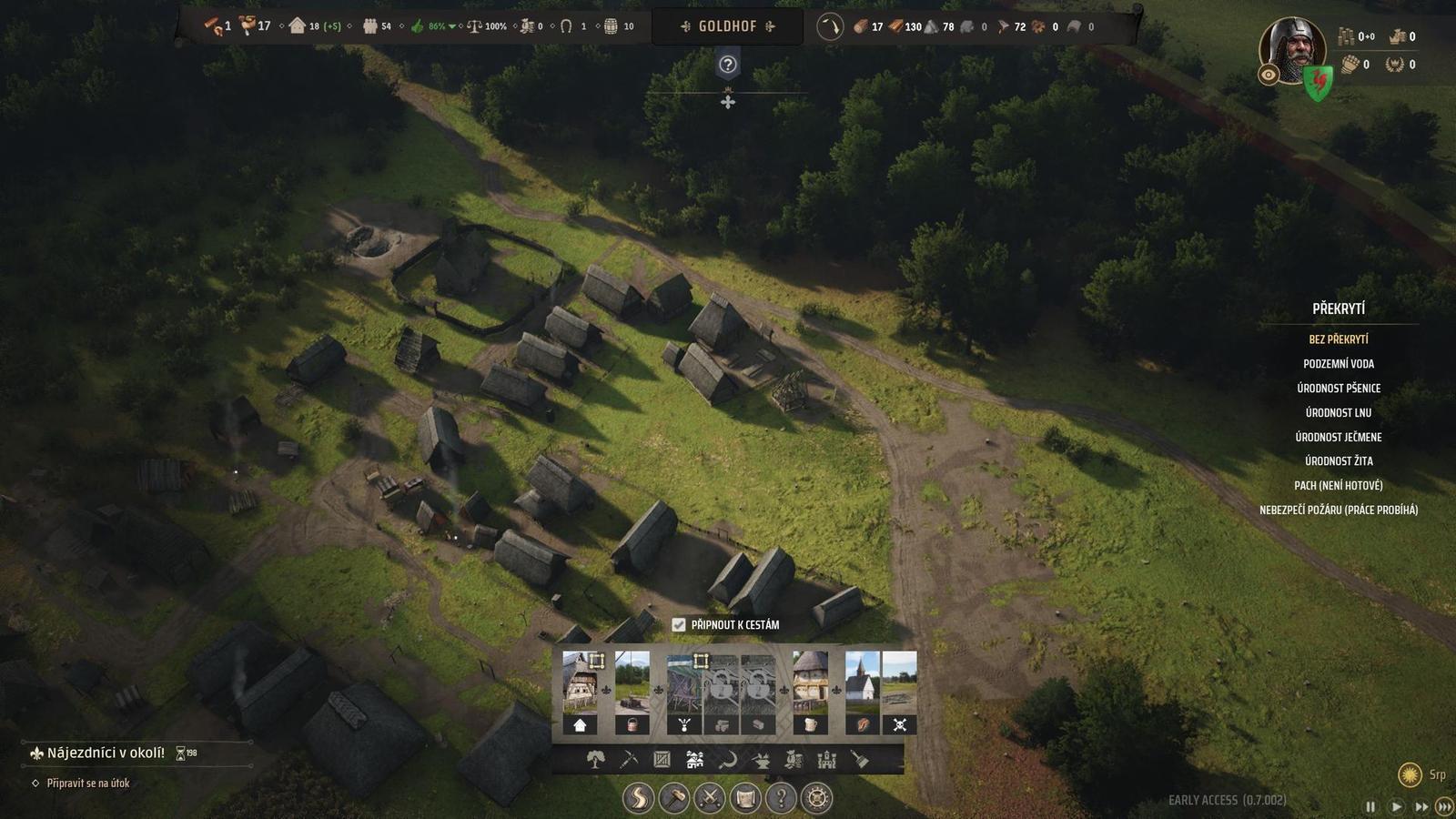The height and width of the screenshot is (819, 1456).
Task: Choose the well building card
Action: [x=632, y=693]
